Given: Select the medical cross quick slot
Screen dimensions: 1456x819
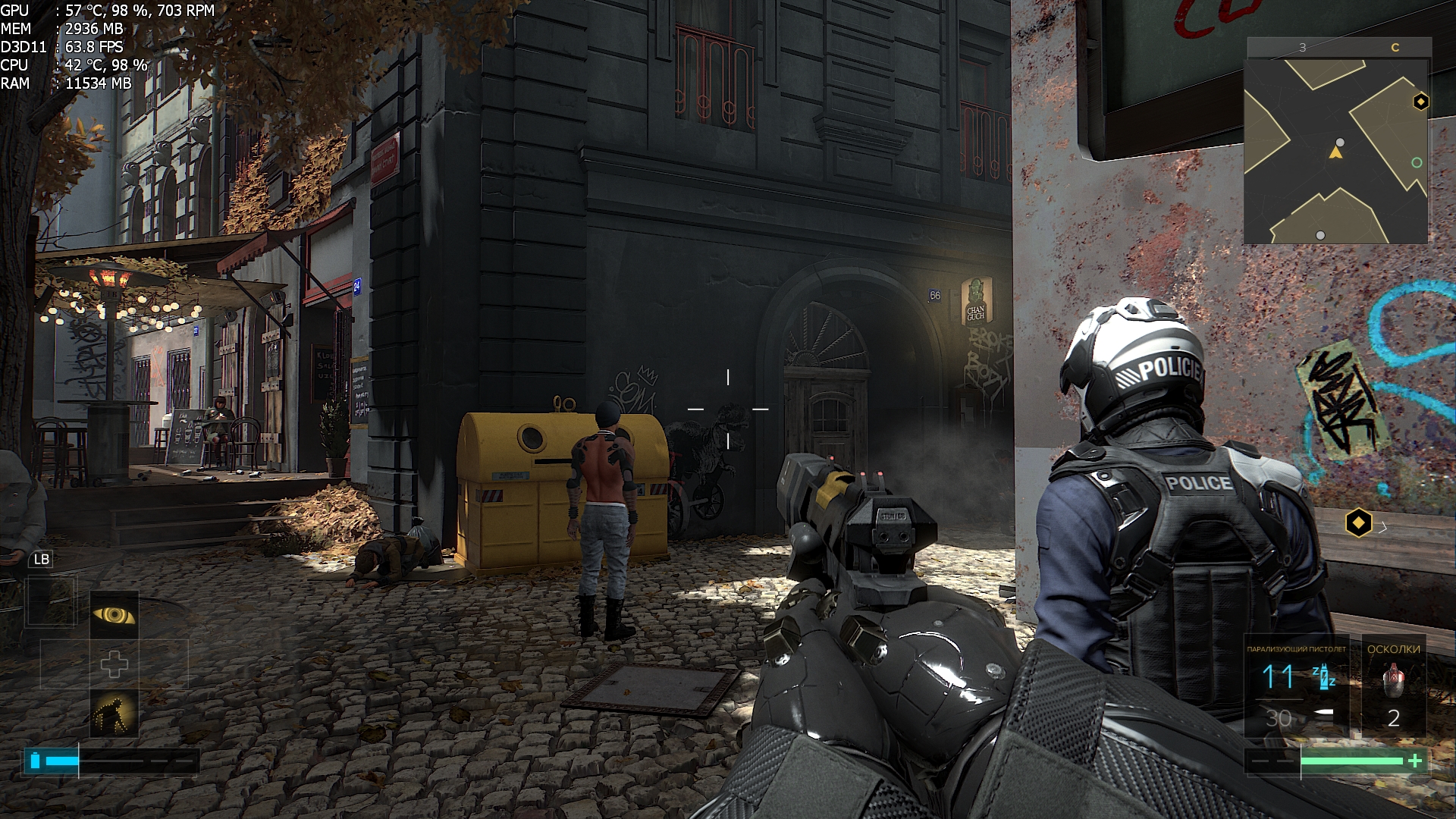Looking at the screenshot, I should pyautogui.click(x=115, y=664).
